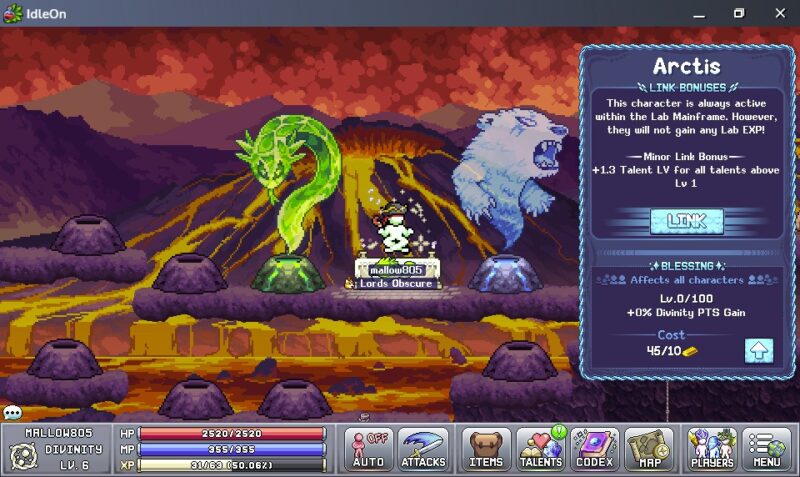Maximize the IdleOn window
This screenshot has height=477, width=800.
tap(739, 13)
